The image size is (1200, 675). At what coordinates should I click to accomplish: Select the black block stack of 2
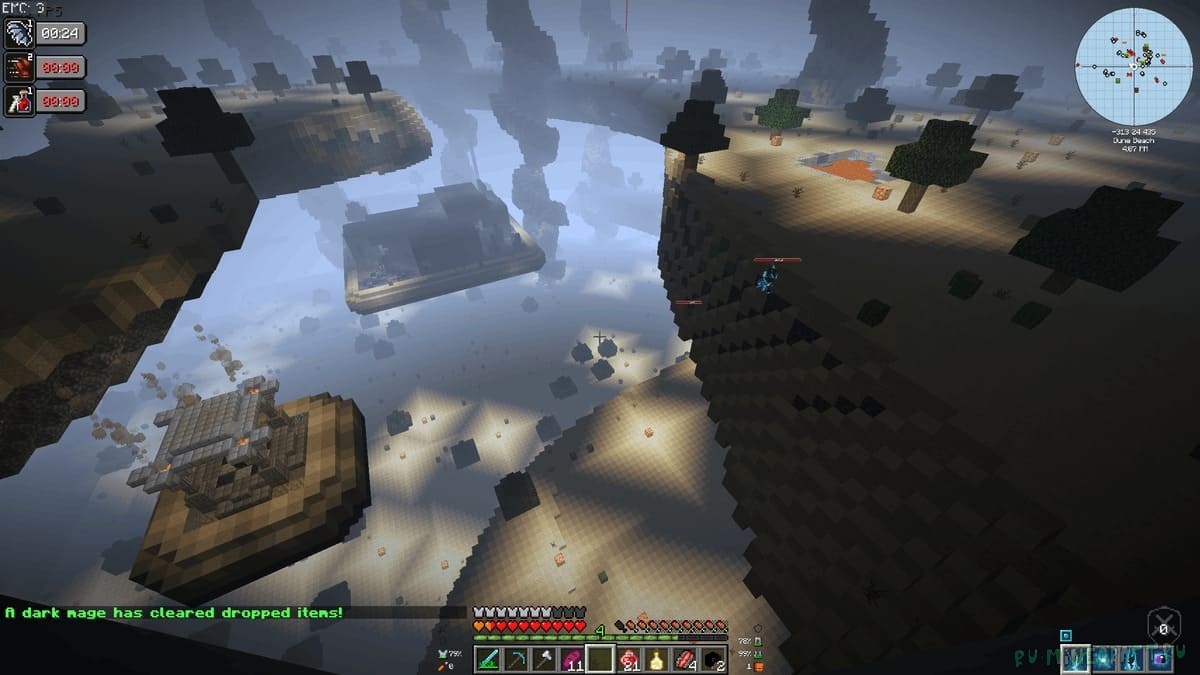(x=713, y=659)
